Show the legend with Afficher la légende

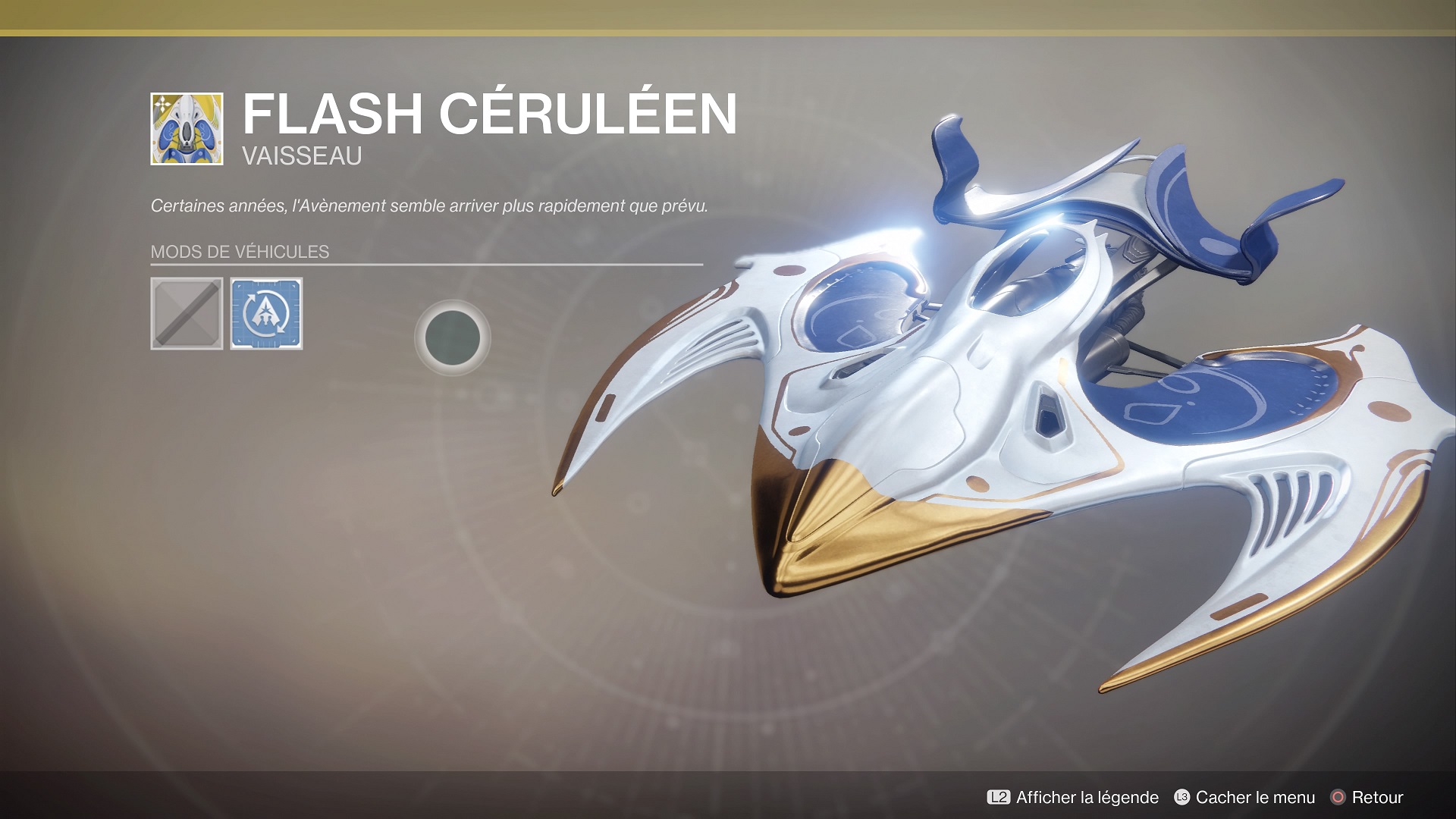(x=1072, y=797)
